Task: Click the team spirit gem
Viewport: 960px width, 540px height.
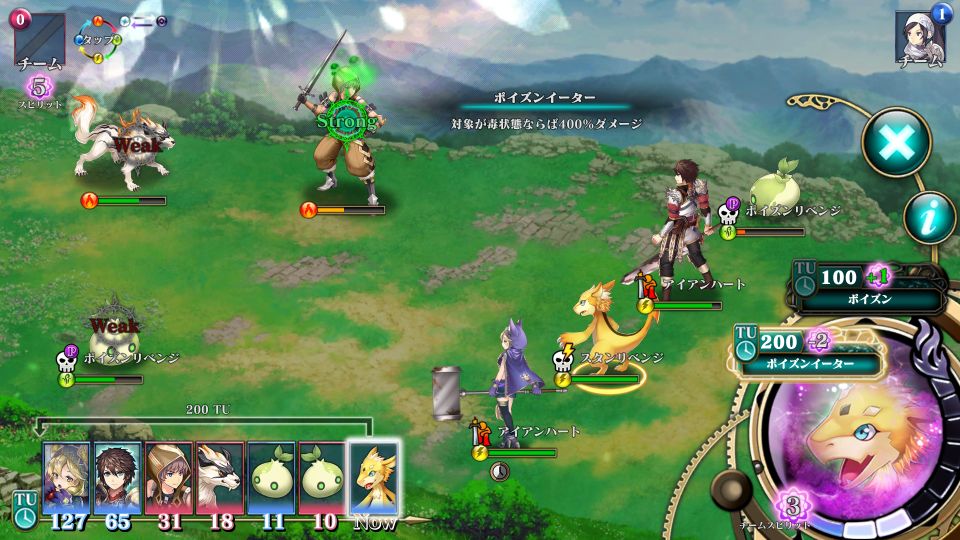Action: (x=790, y=504)
